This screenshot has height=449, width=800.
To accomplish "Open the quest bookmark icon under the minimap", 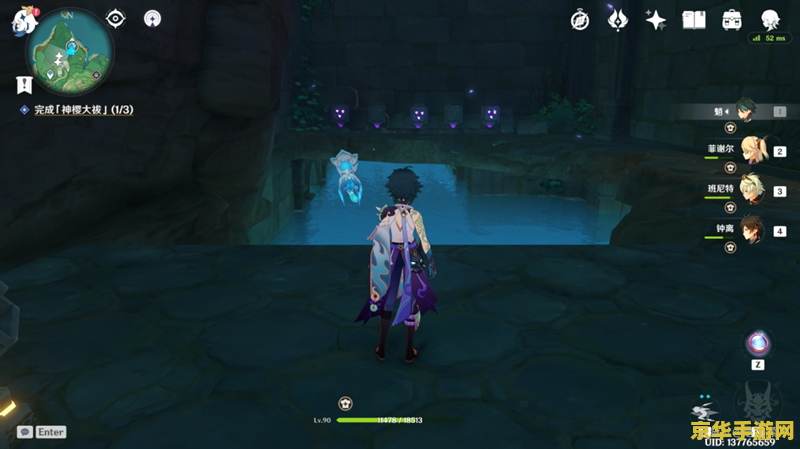I will pos(23,85).
